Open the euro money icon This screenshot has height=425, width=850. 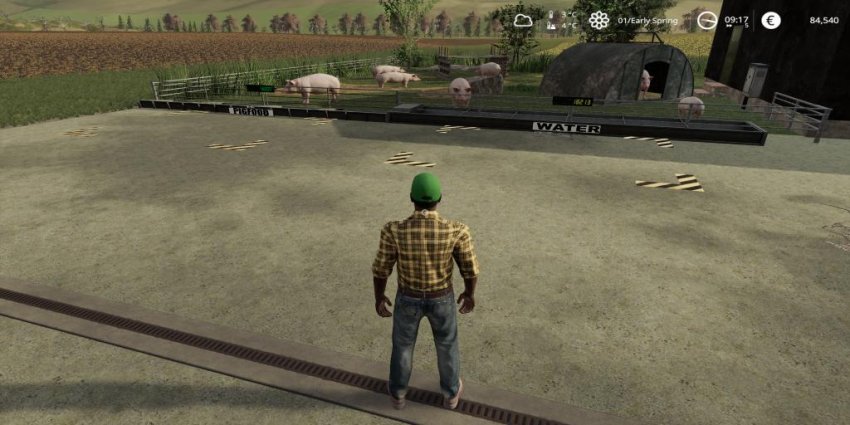click(x=770, y=20)
